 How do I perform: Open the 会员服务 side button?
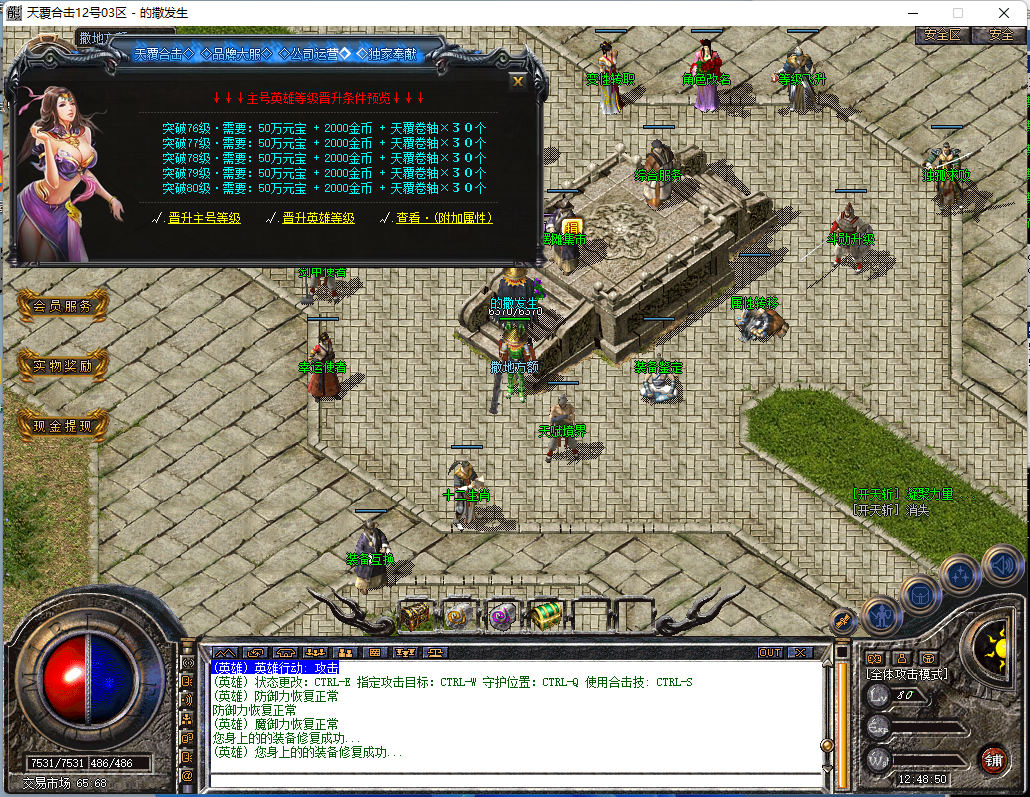[62, 306]
